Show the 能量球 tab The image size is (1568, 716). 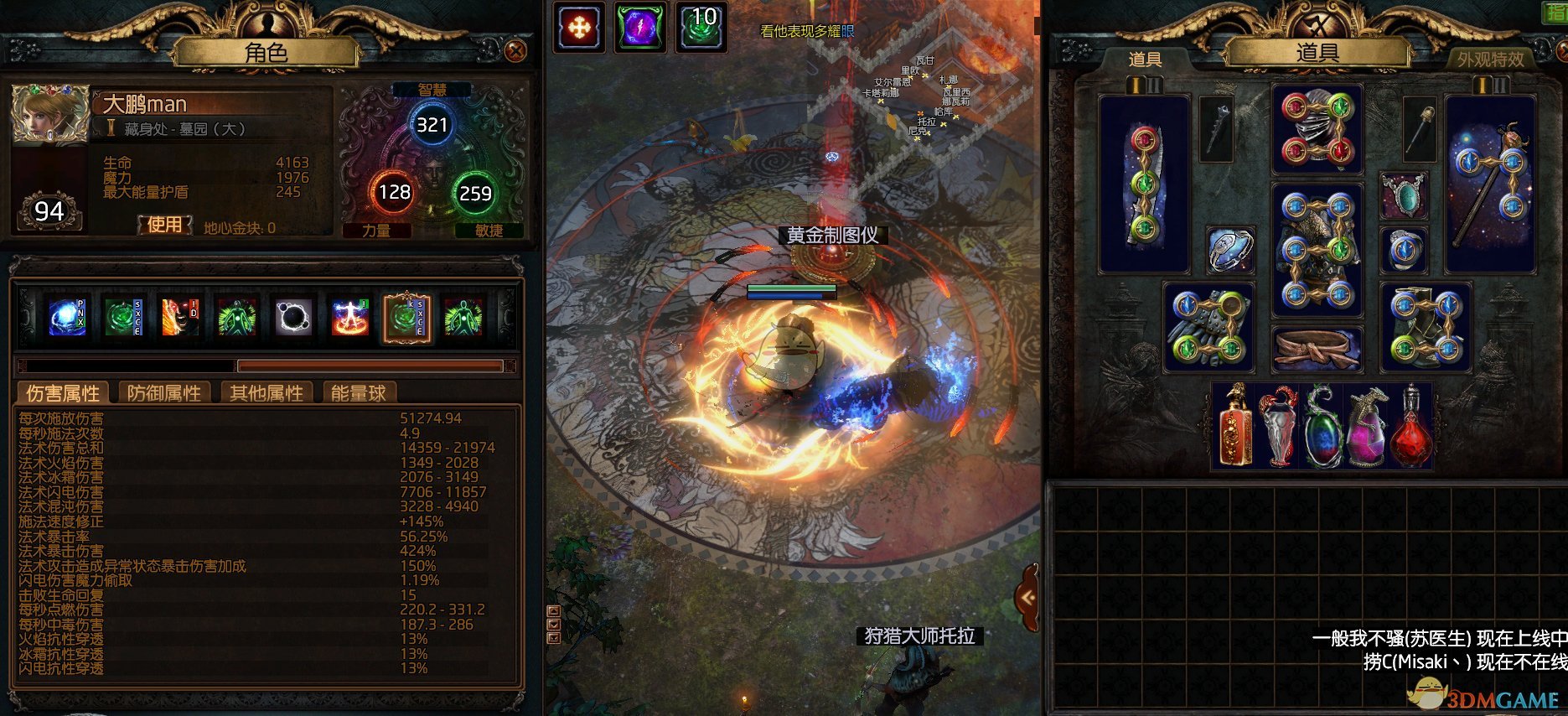[x=358, y=393]
